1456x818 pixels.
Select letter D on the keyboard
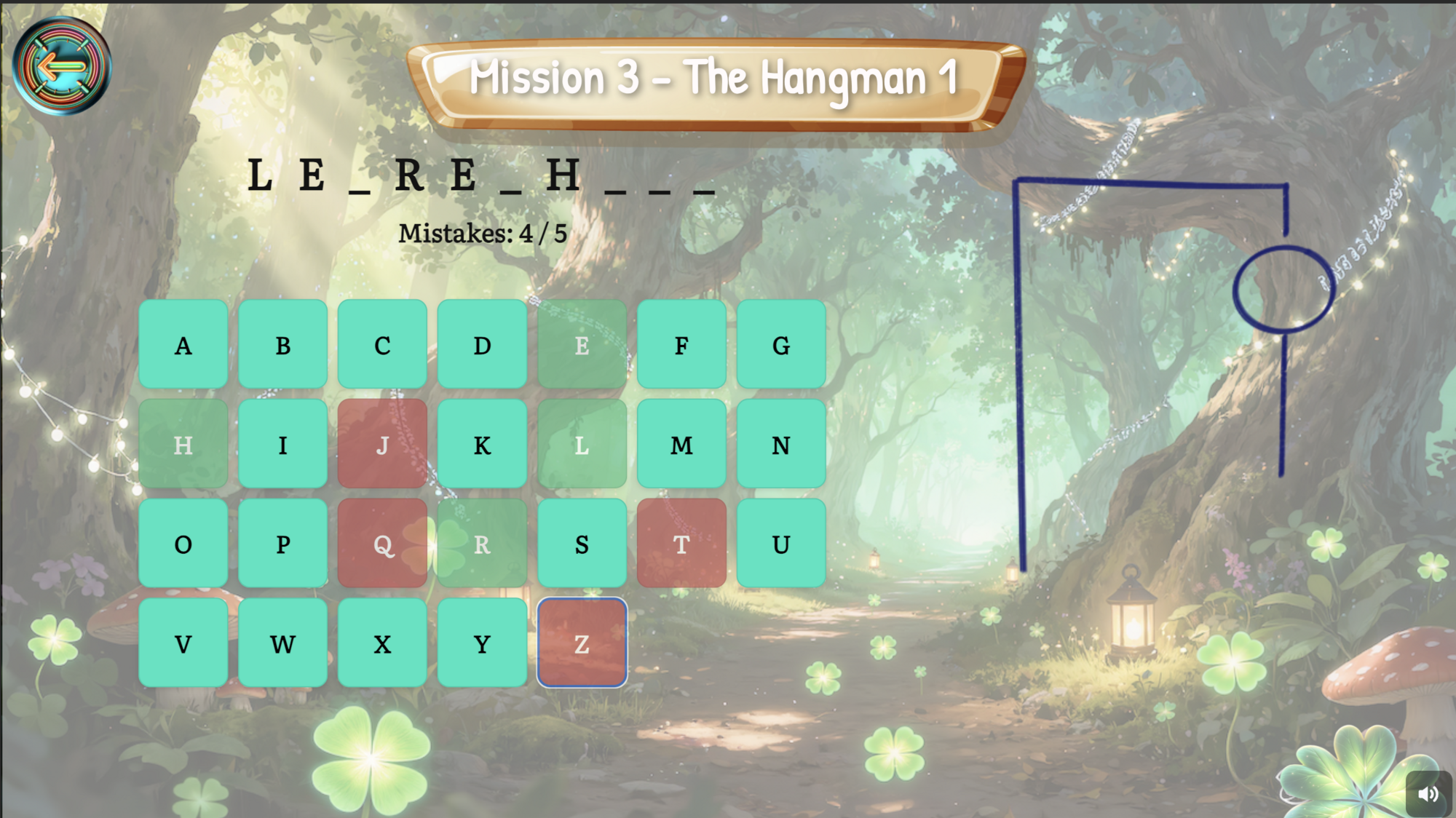(482, 345)
